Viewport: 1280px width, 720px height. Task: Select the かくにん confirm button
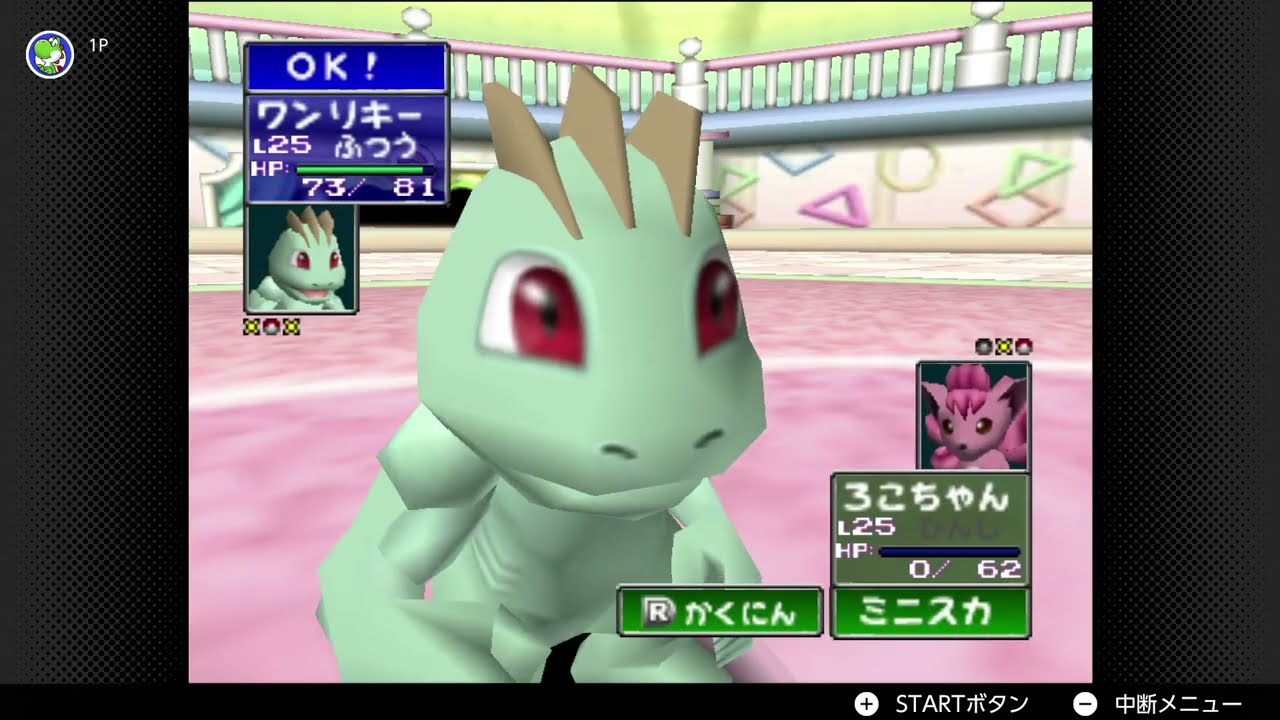click(x=720, y=612)
